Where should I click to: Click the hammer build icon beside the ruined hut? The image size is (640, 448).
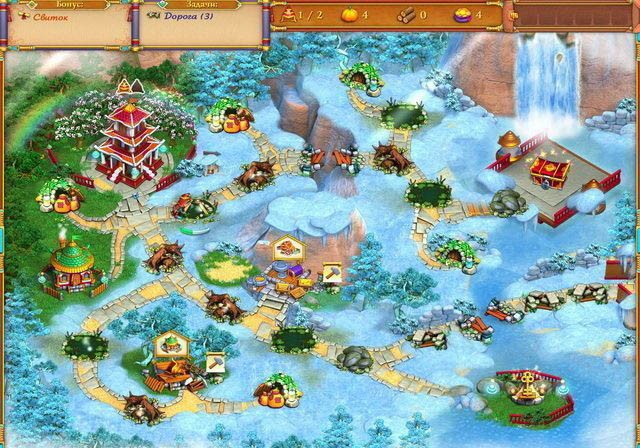point(215,360)
